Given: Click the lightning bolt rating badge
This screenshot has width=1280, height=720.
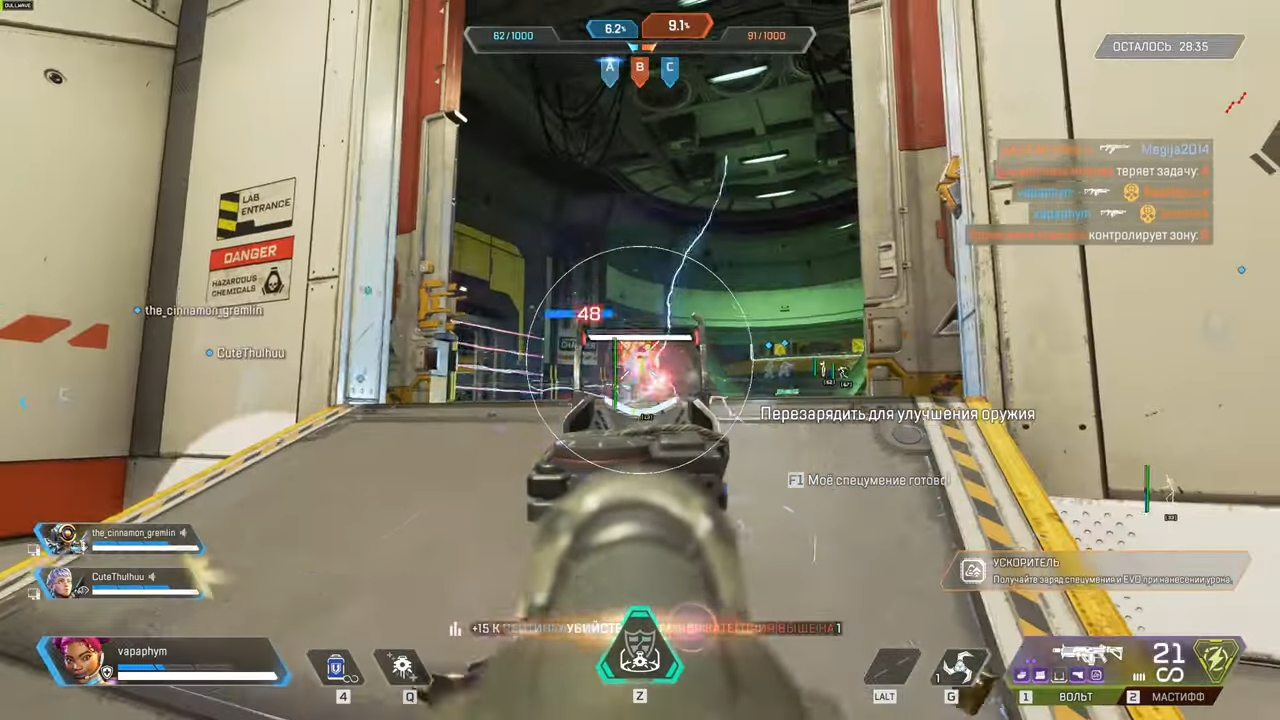Looking at the screenshot, I should (x=1218, y=659).
